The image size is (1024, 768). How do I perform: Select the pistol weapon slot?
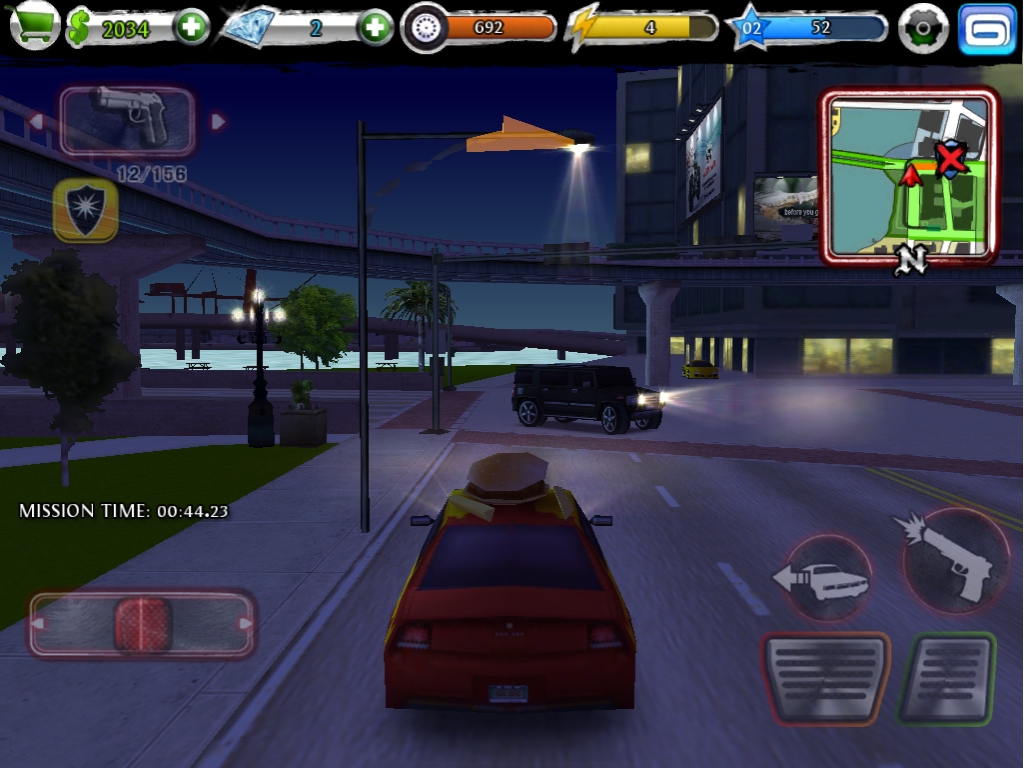[x=127, y=121]
